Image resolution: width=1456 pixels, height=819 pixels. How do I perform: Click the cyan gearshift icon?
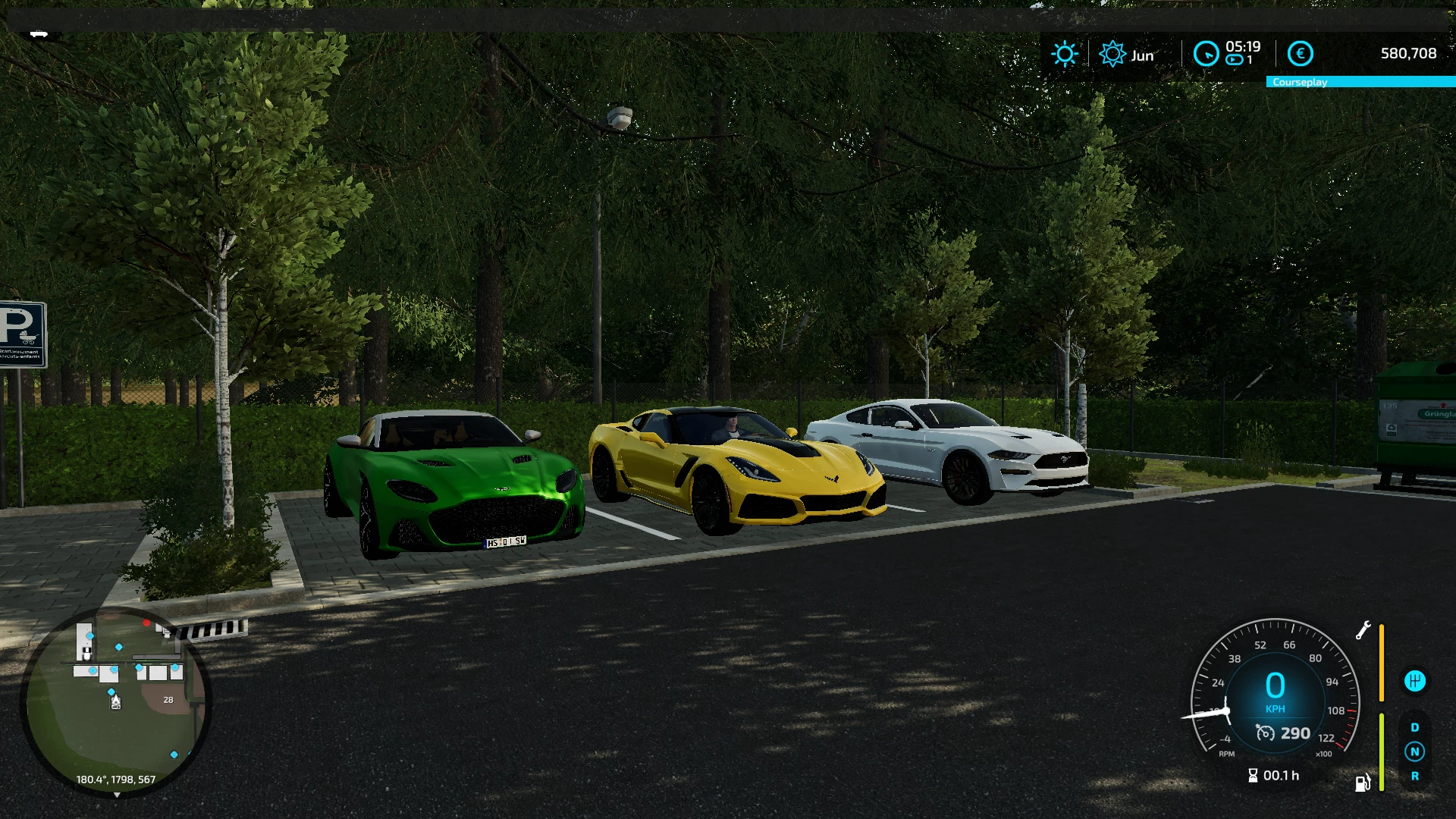[1414, 681]
